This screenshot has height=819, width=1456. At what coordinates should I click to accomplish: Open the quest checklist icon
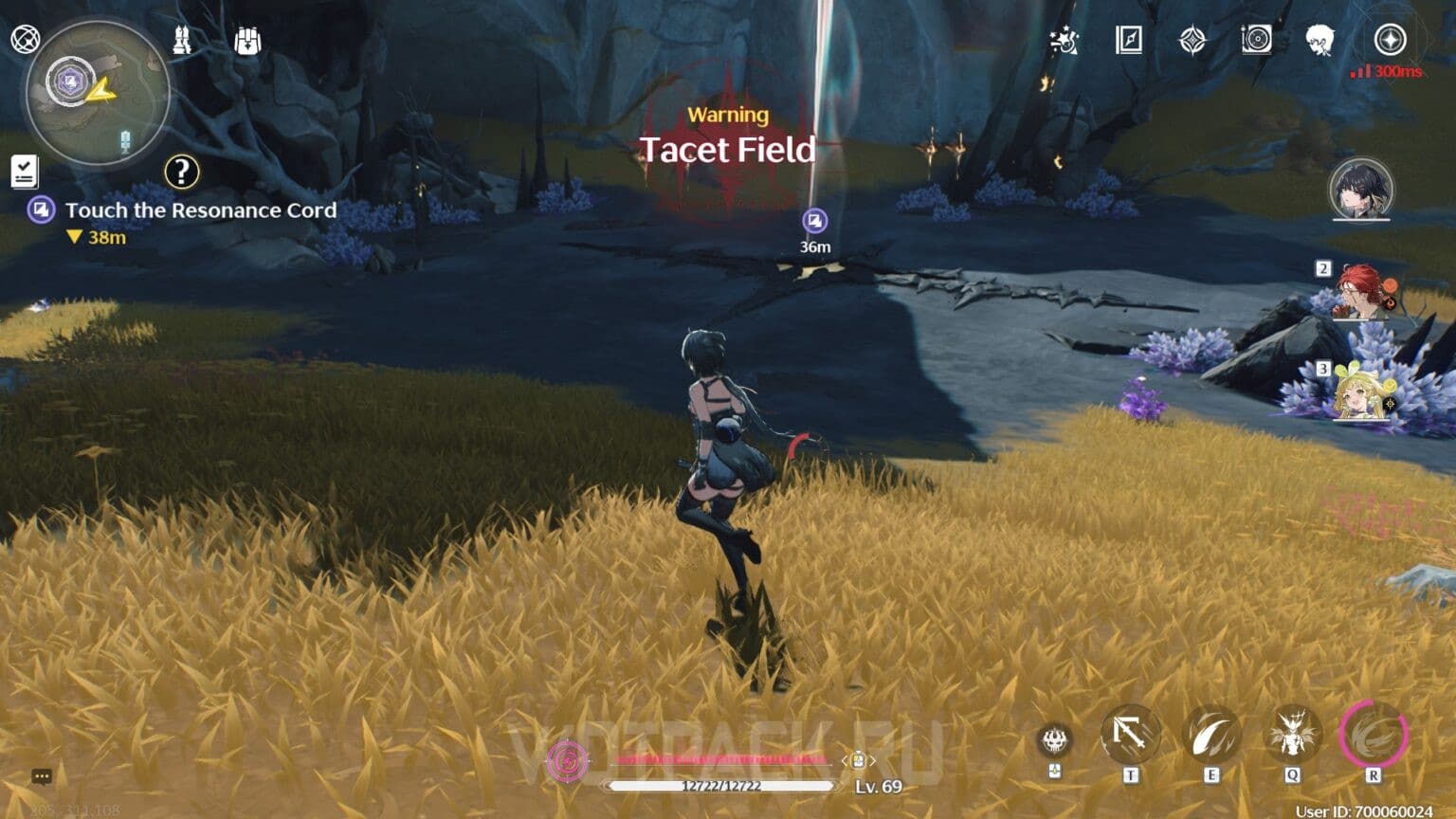(24, 172)
